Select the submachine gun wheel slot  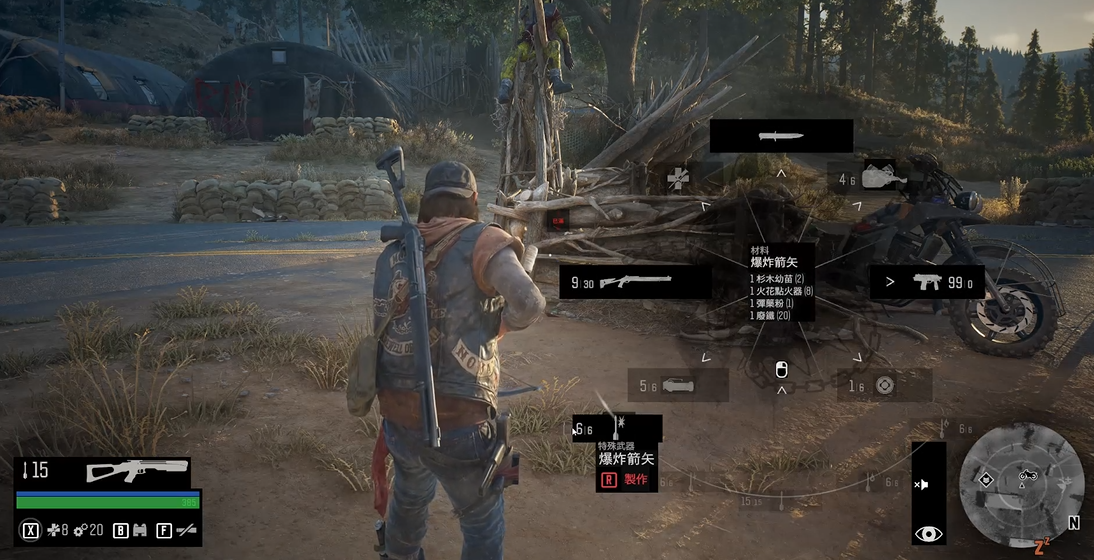click(x=926, y=282)
